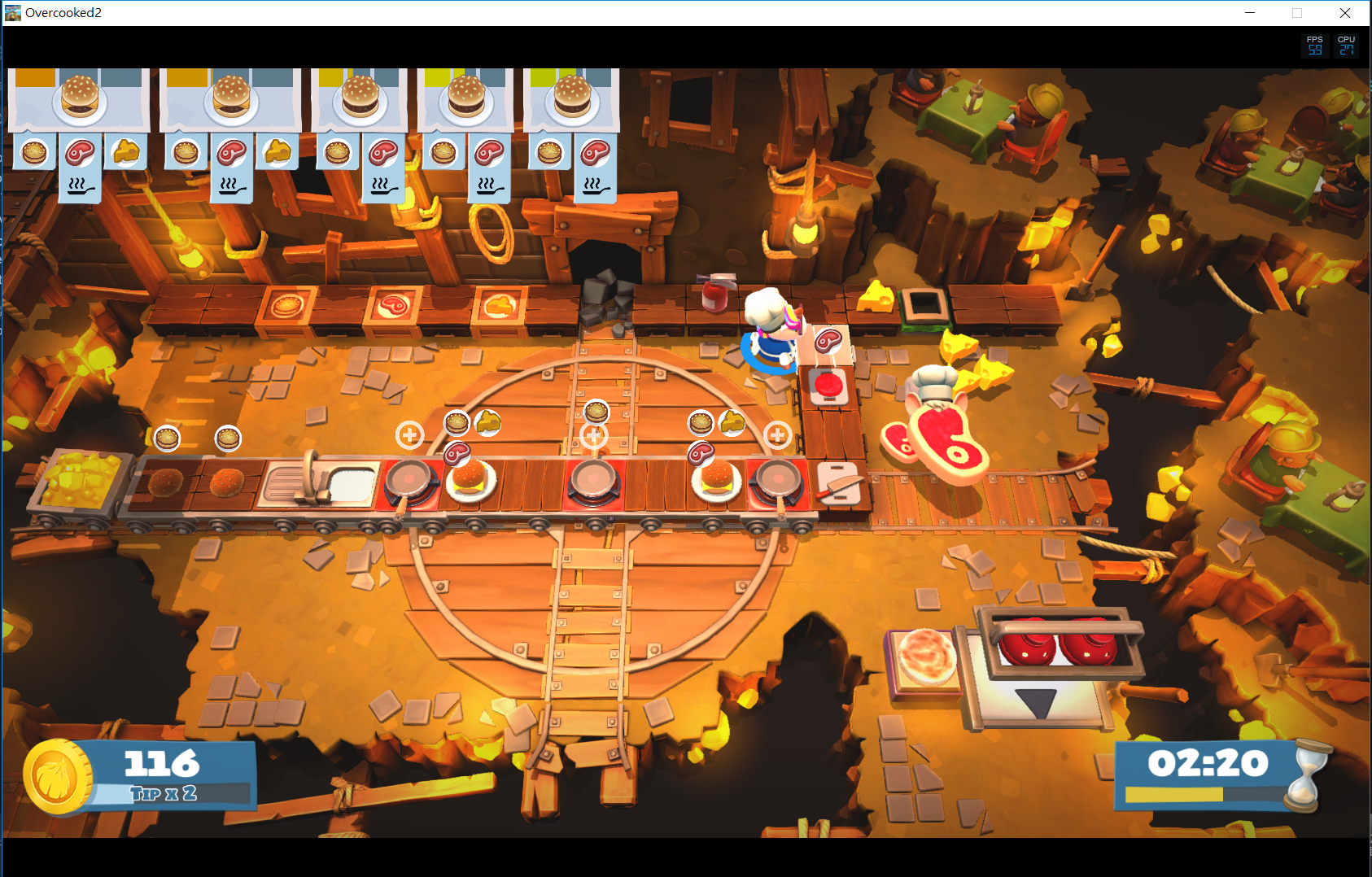Click the score showing 116
Viewport: 1372px width, 877px height.
tap(162, 762)
